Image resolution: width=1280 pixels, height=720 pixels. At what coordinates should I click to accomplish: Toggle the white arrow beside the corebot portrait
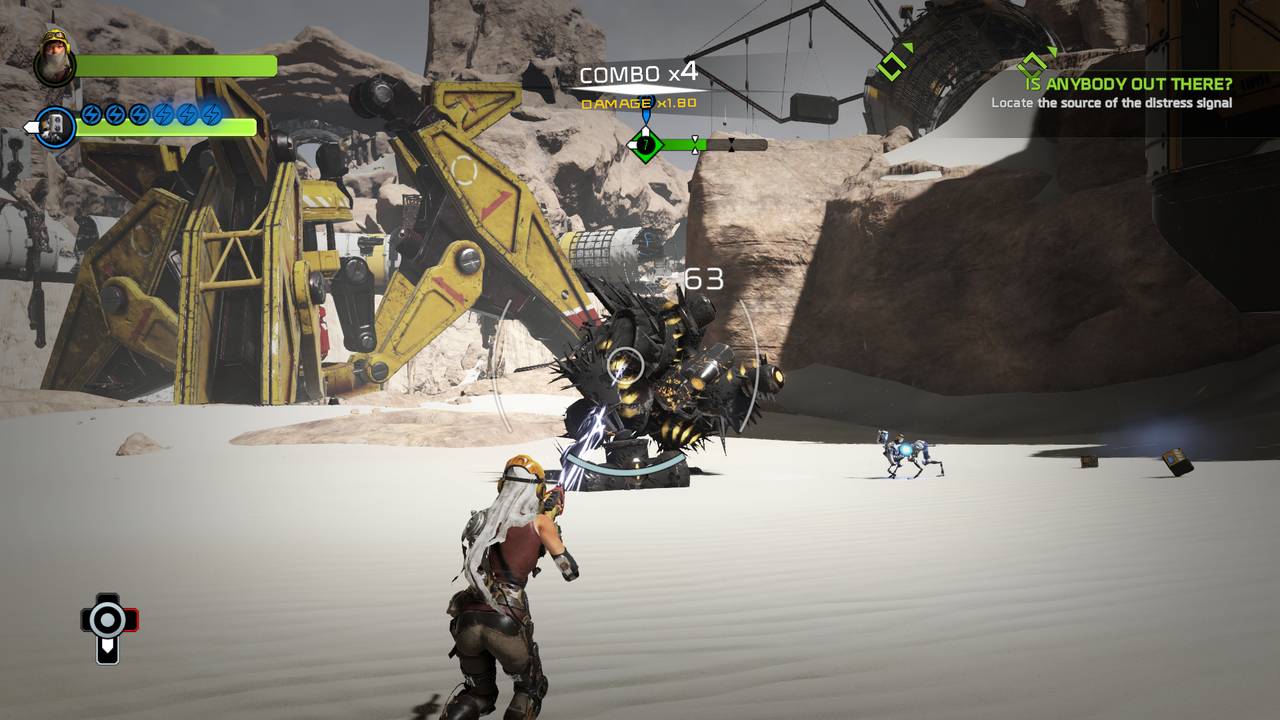click(x=29, y=127)
